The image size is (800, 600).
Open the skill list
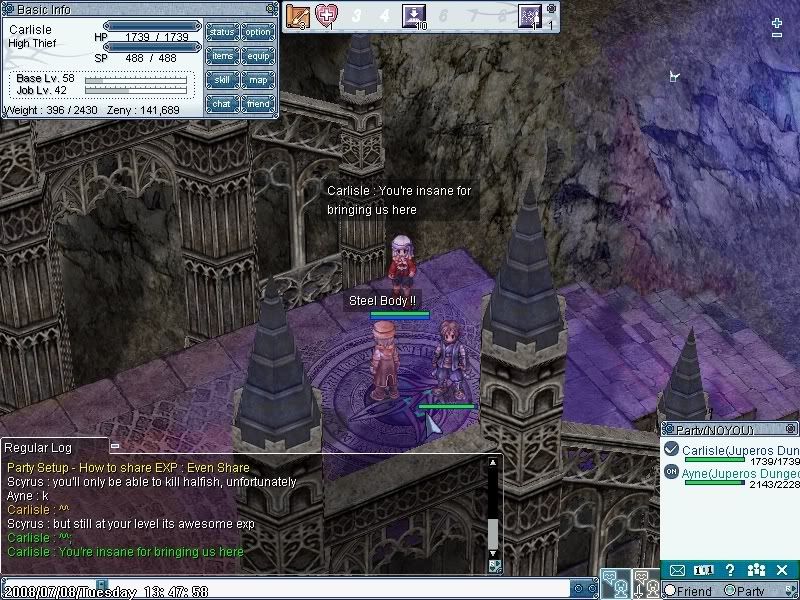point(221,80)
